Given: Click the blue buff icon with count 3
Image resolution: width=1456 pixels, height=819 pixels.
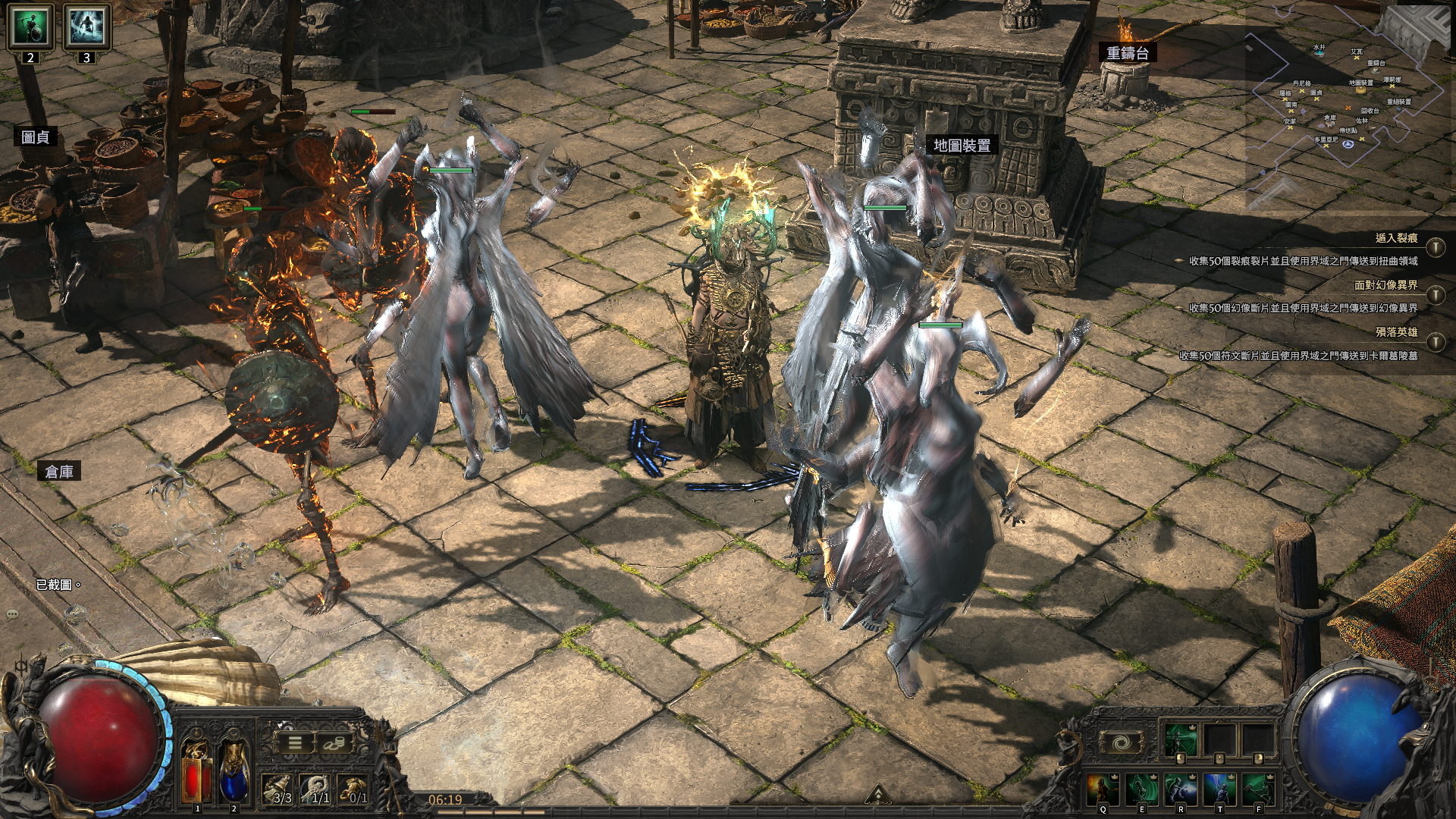Looking at the screenshot, I should point(86,27).
